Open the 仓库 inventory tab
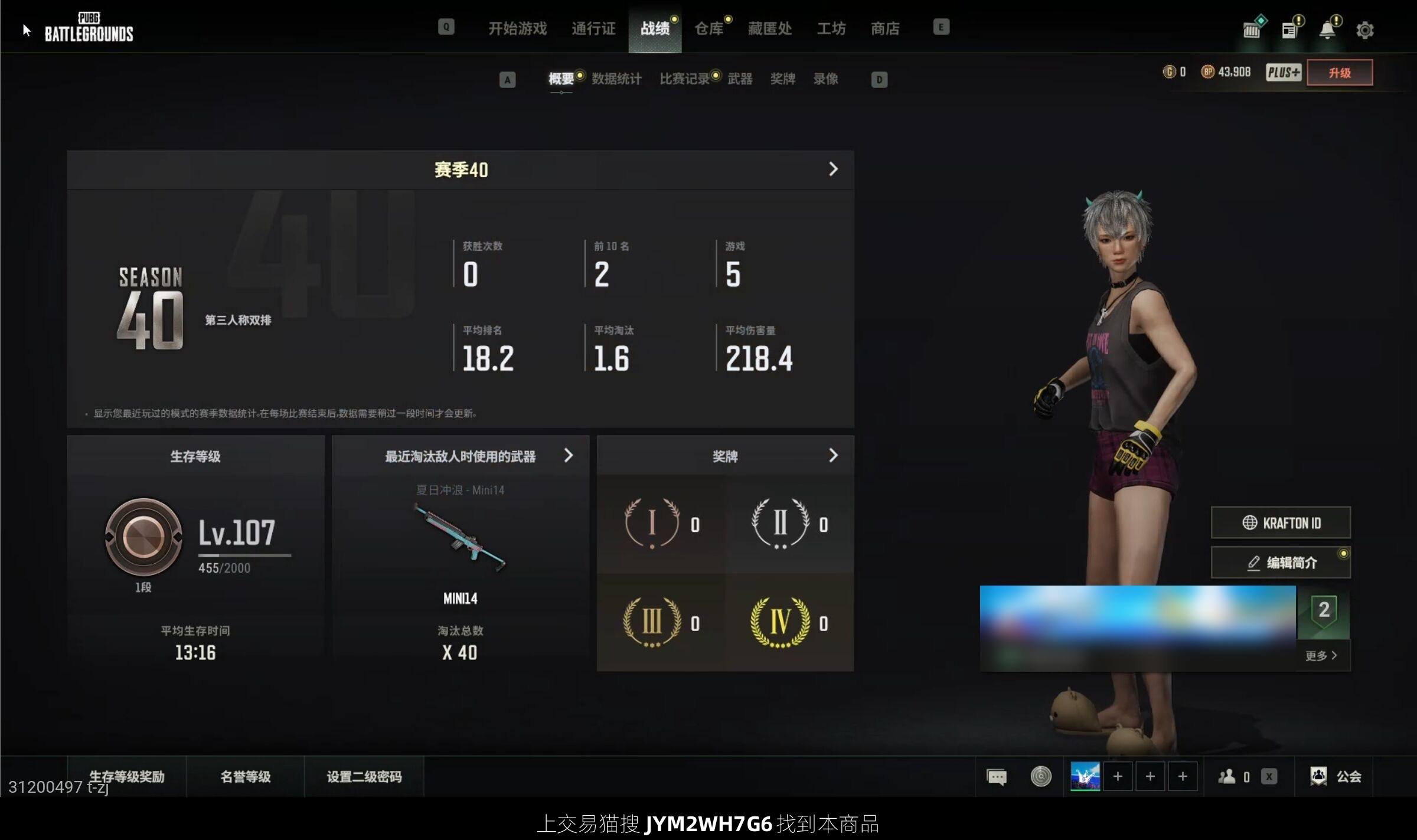1417x840 pixels. (708, 28)
